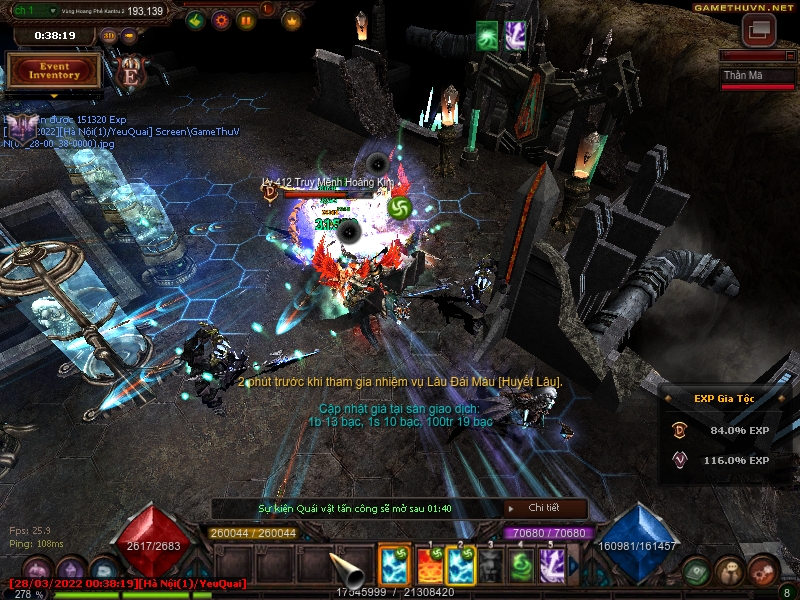Toggle the 3D view button

tap(109, 36)
